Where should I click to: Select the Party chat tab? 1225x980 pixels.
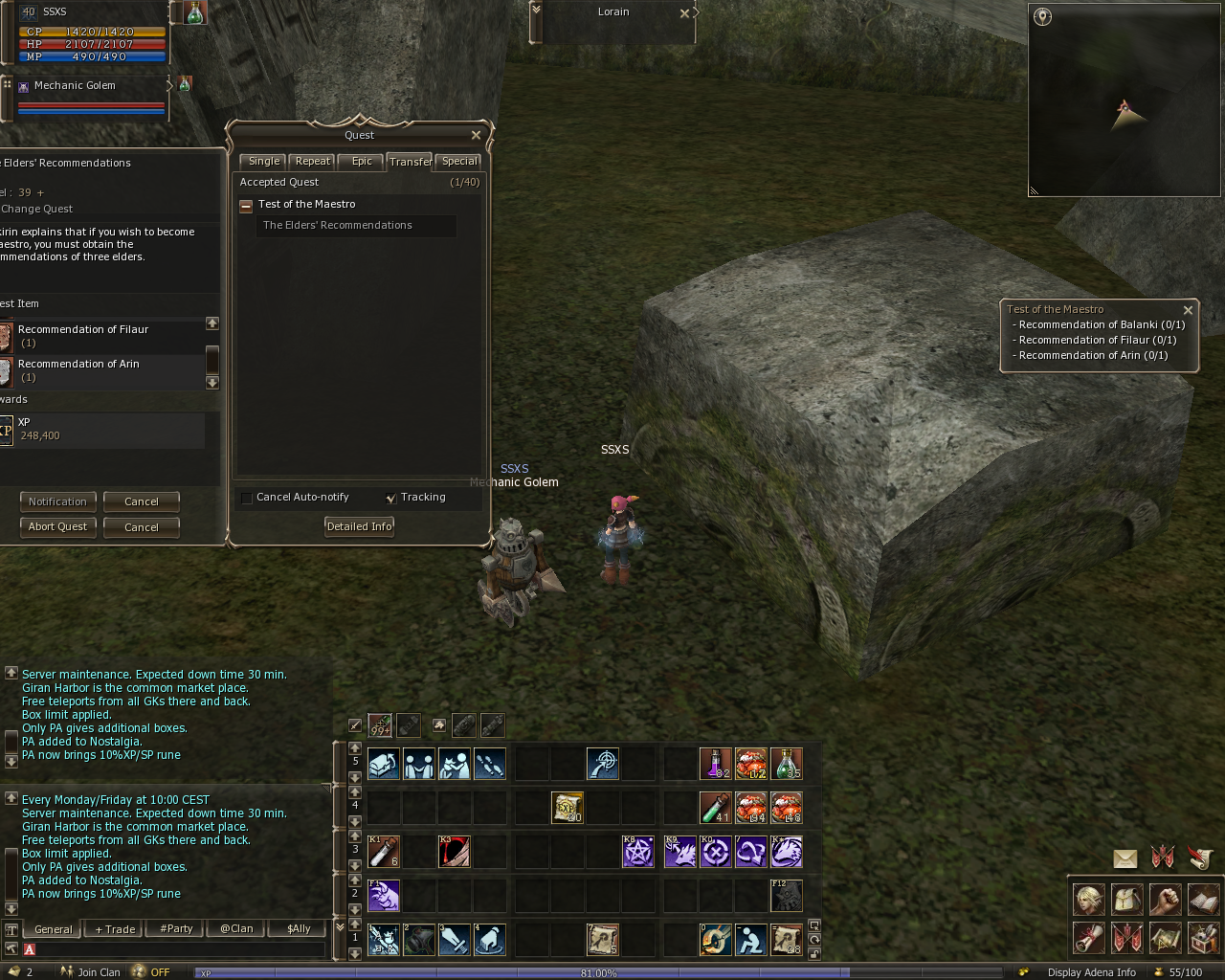click(176, 929)
